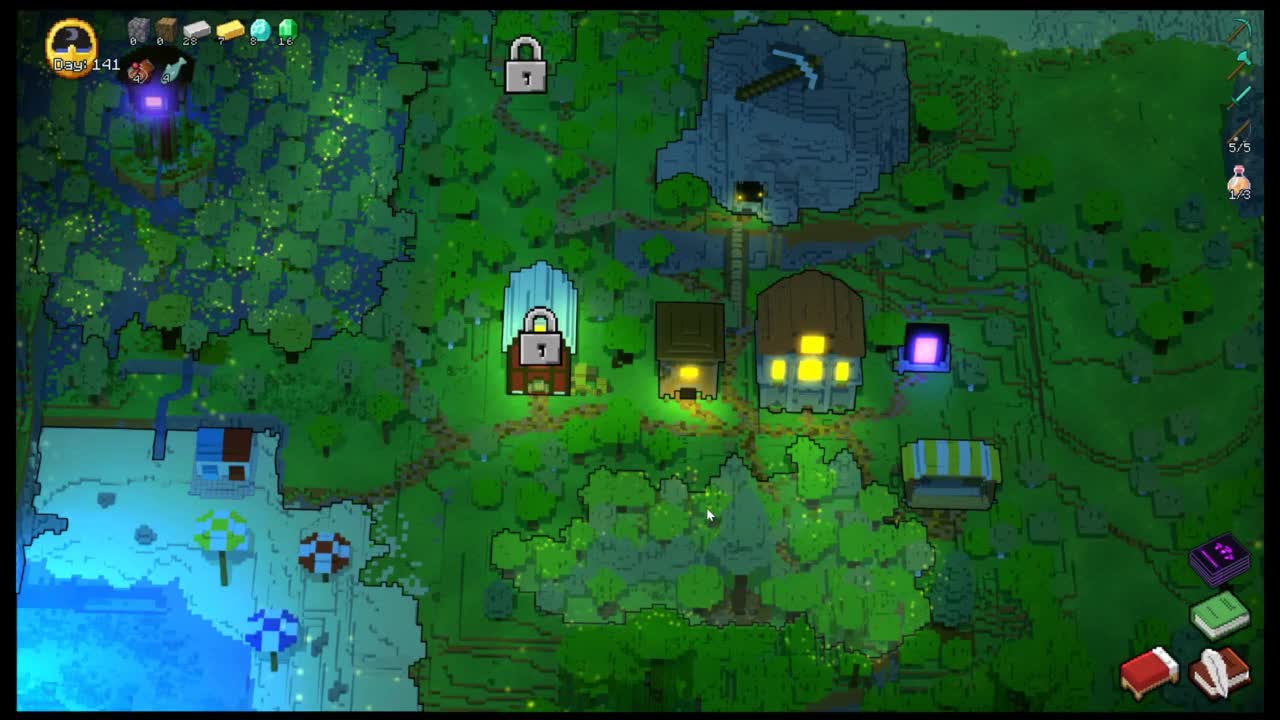Click the padlock on the locked barn
Image resolution: width=1280 pixels, height=720 pixels.
click(540, 338)
